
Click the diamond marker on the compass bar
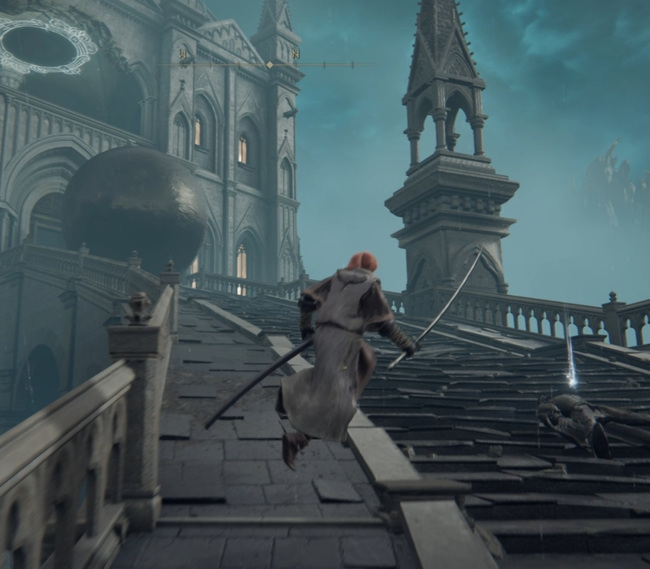[x=268, y=65]
